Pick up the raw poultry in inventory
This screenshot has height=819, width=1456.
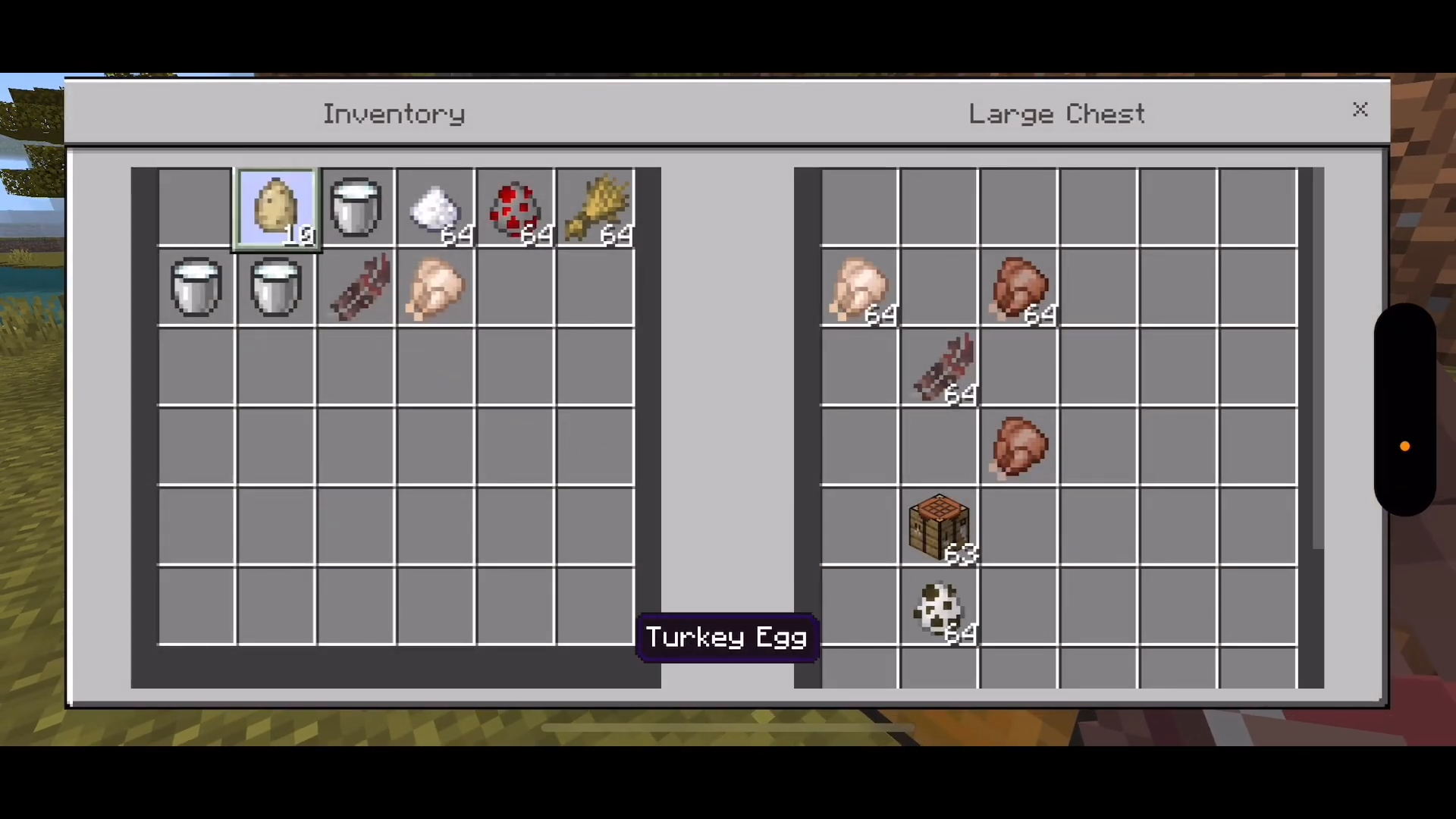click(435, 288)
